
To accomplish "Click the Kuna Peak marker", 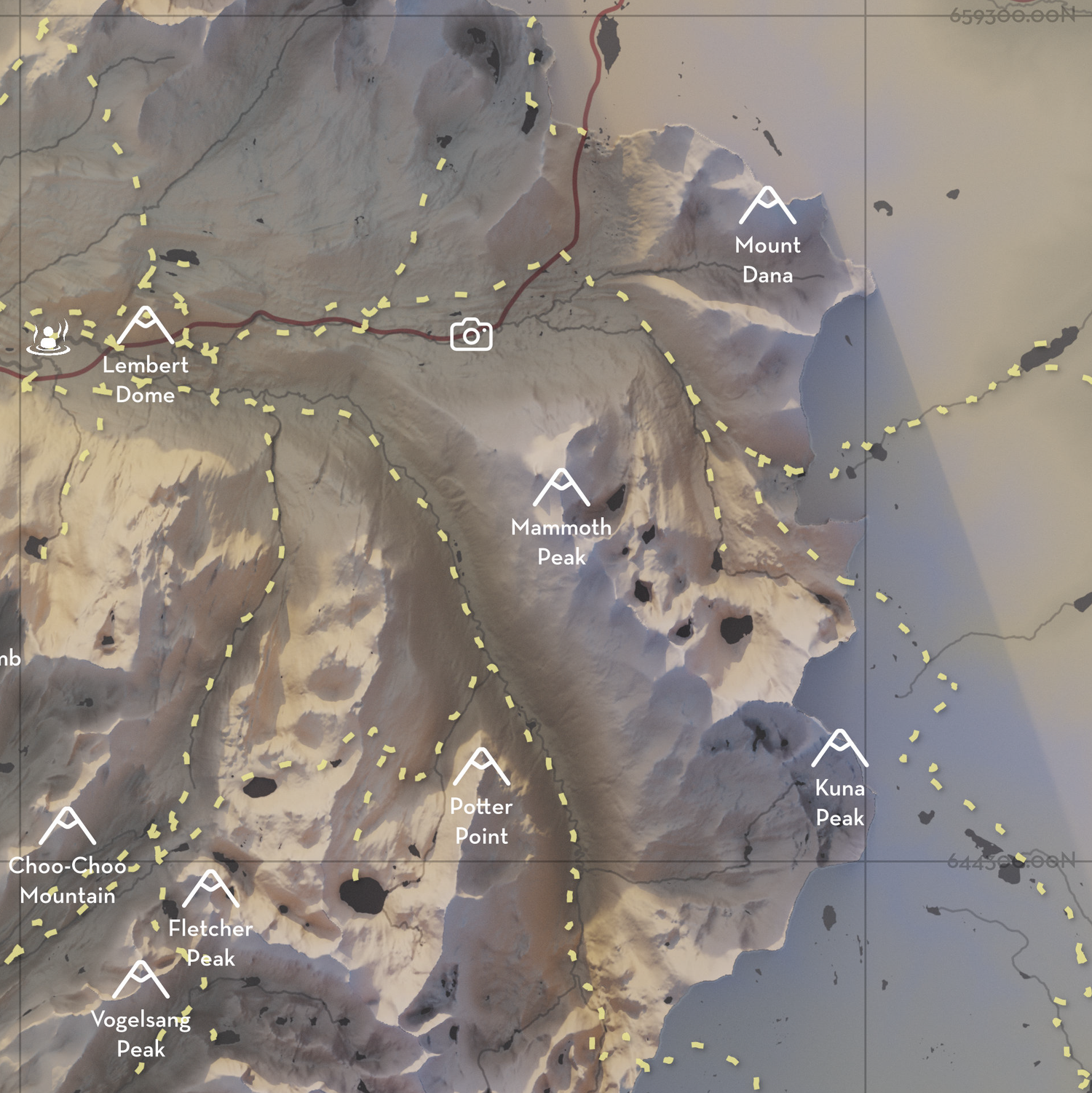I will click(839, 749).
